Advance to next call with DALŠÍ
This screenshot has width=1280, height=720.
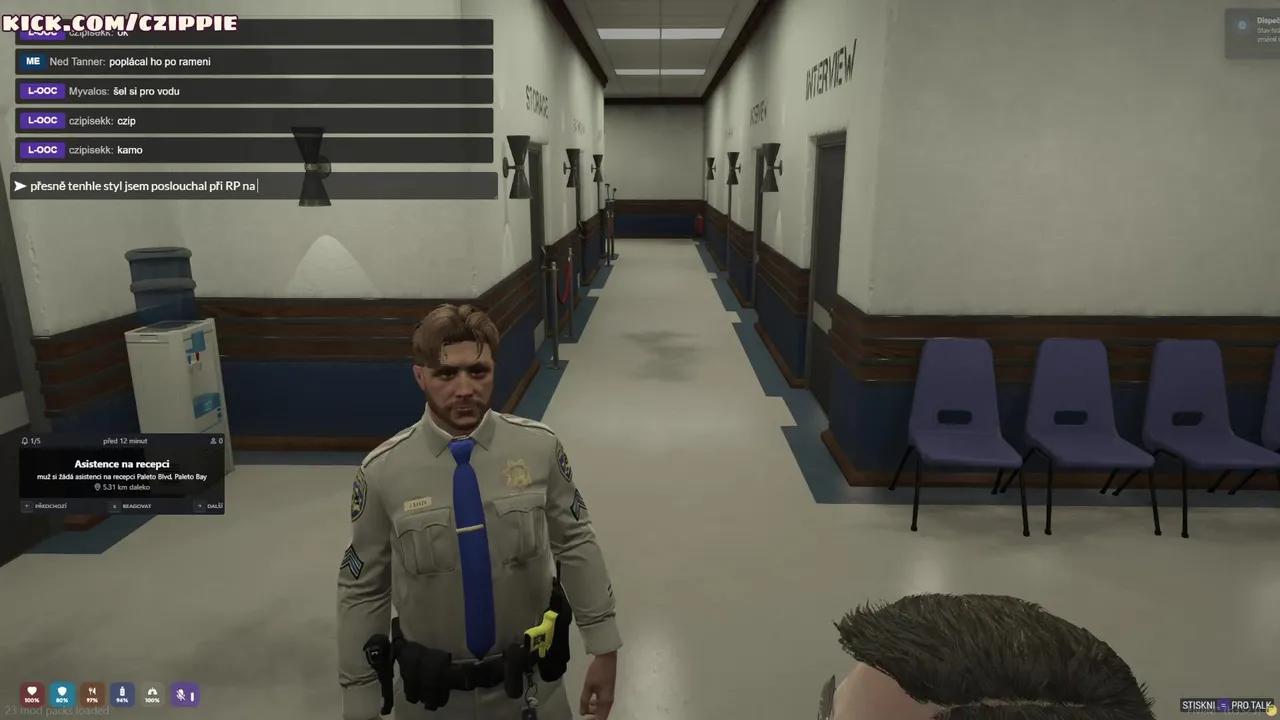pyautogui.click(x=213, y=506)
